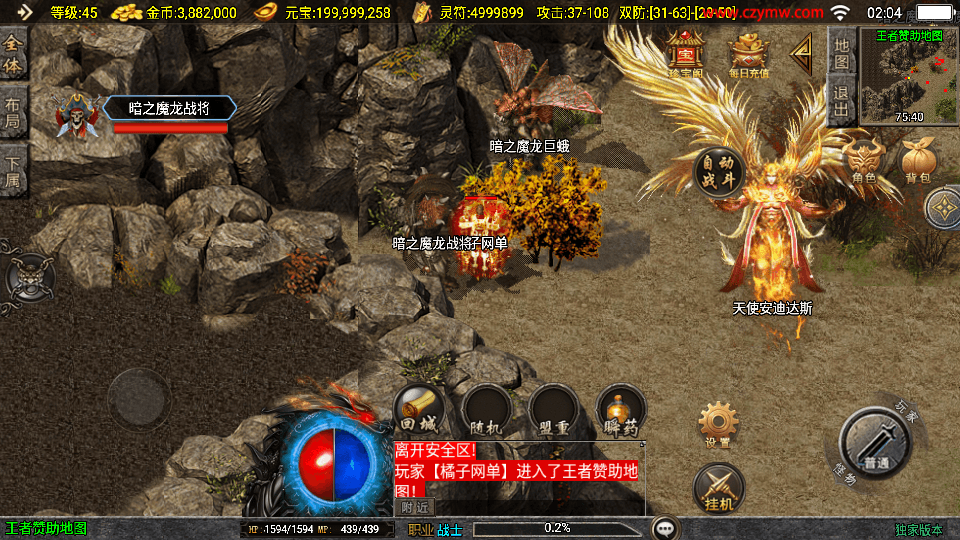The width and height of the screenshot is (960, 540).
Task: Tap the 普通 normal attack button
Action: (875, 443)
